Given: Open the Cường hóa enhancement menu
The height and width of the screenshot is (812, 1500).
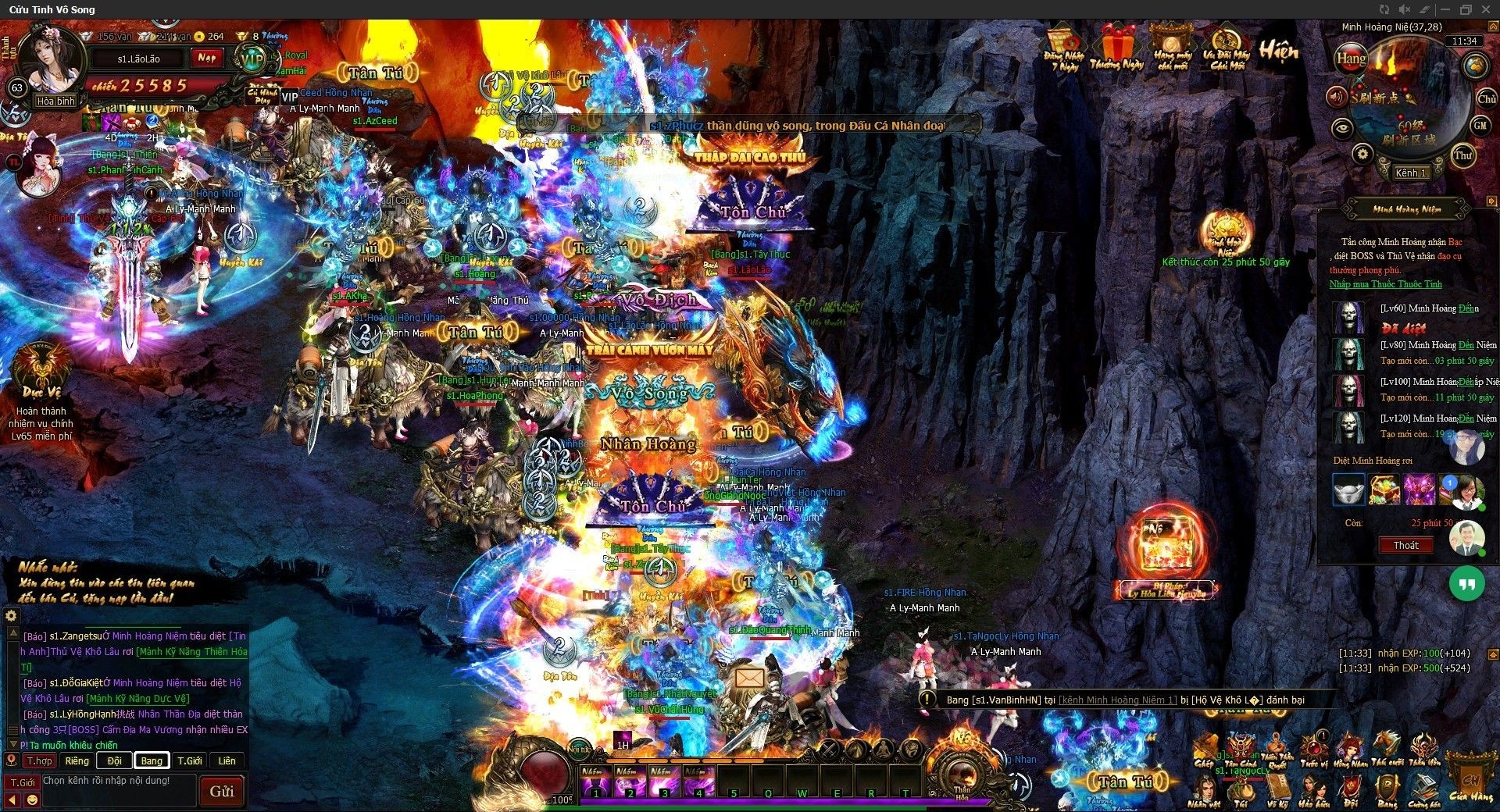Looking at the screenshot, I should (1423, 789).
